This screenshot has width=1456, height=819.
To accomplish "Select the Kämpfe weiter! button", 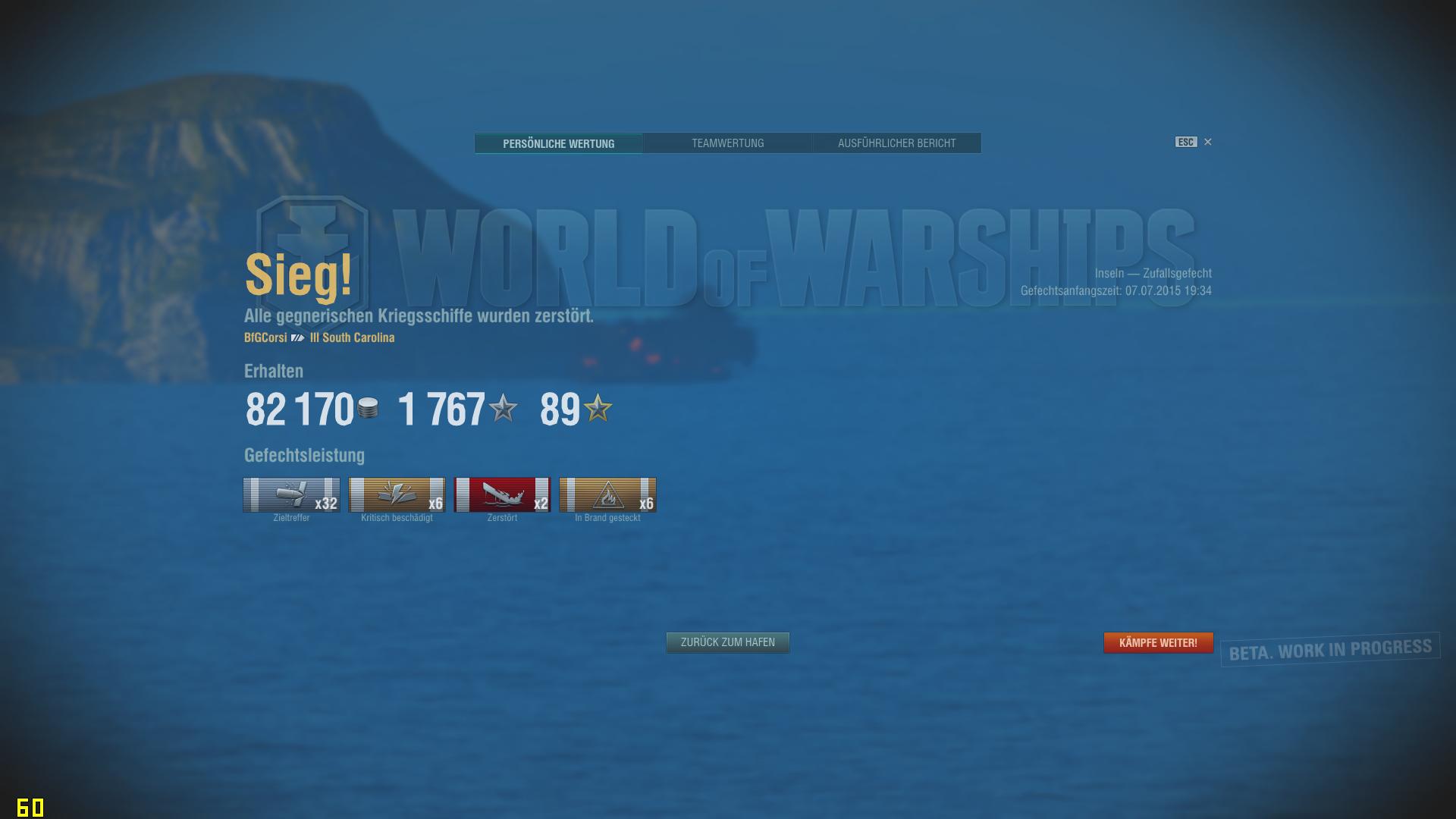I will [1158, 642].
